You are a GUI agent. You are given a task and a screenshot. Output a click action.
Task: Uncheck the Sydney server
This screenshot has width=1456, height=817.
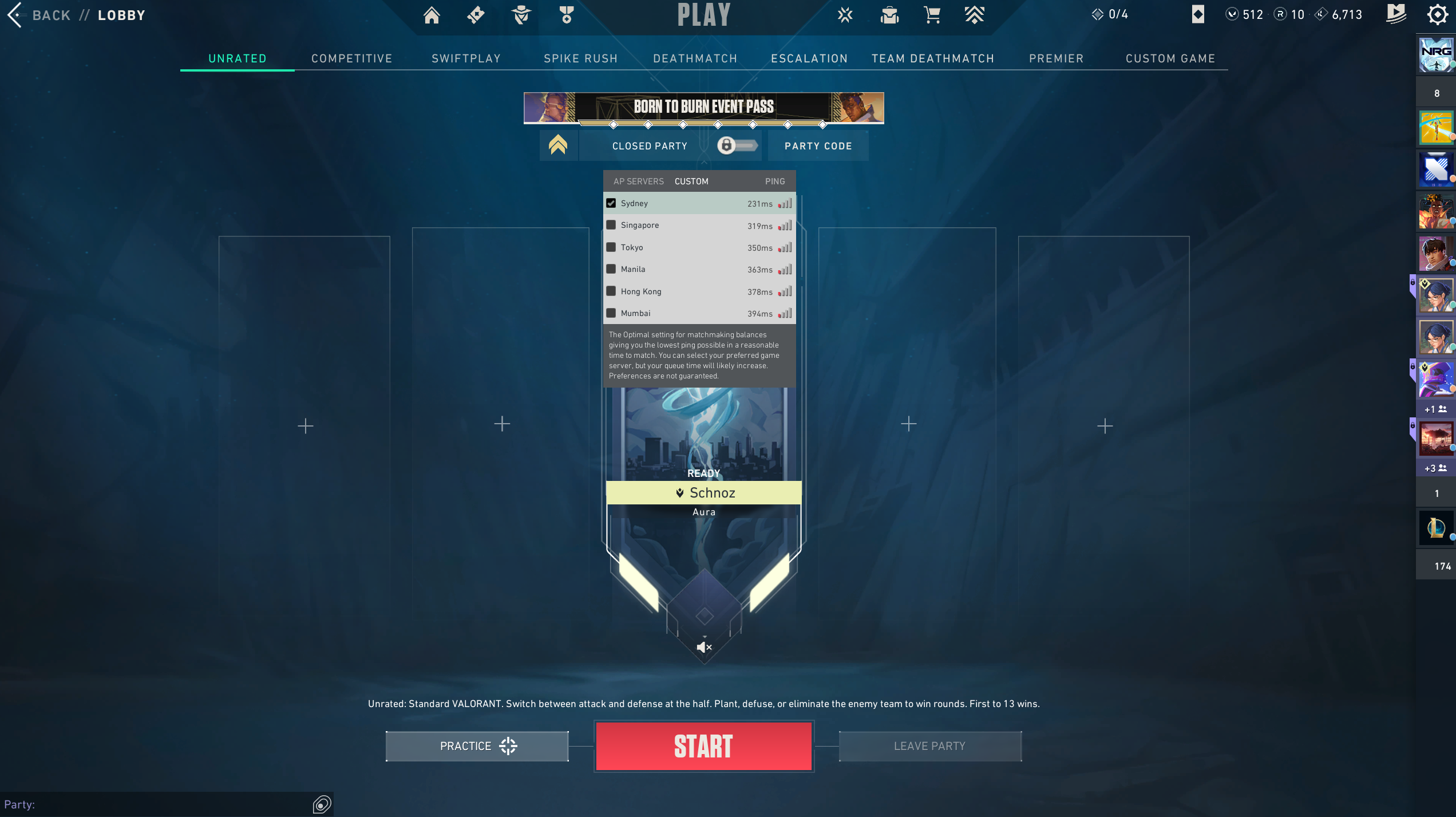tap(611, 203)
